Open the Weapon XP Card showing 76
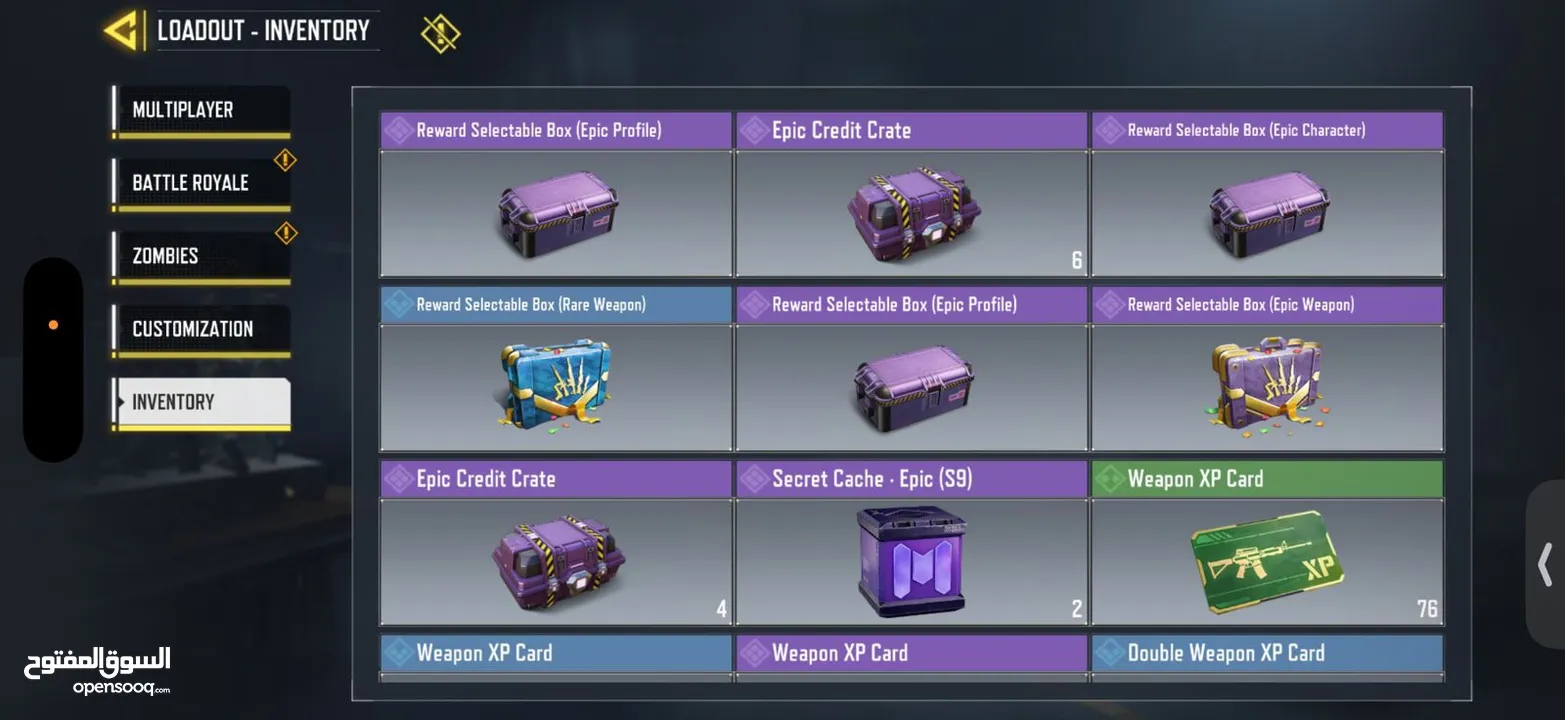 1267,561
